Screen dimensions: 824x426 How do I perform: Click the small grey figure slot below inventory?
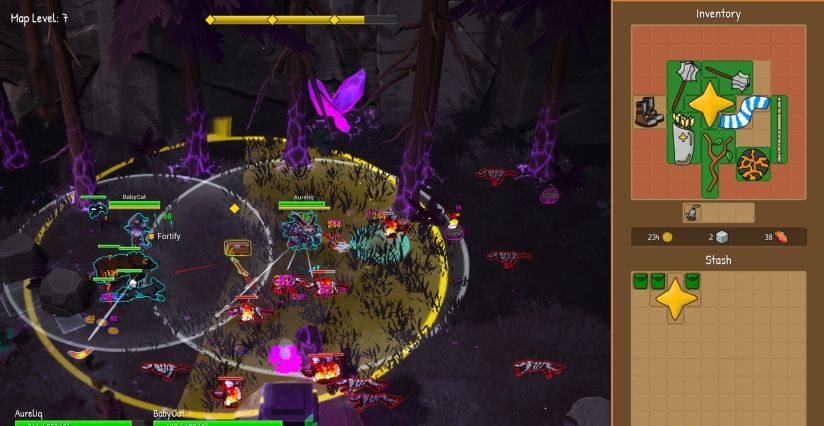[692, 213]
